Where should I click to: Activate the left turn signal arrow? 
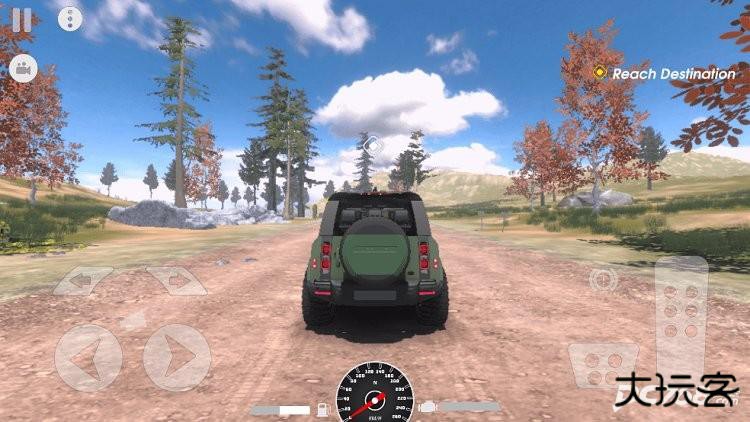[x=82, y=281]
